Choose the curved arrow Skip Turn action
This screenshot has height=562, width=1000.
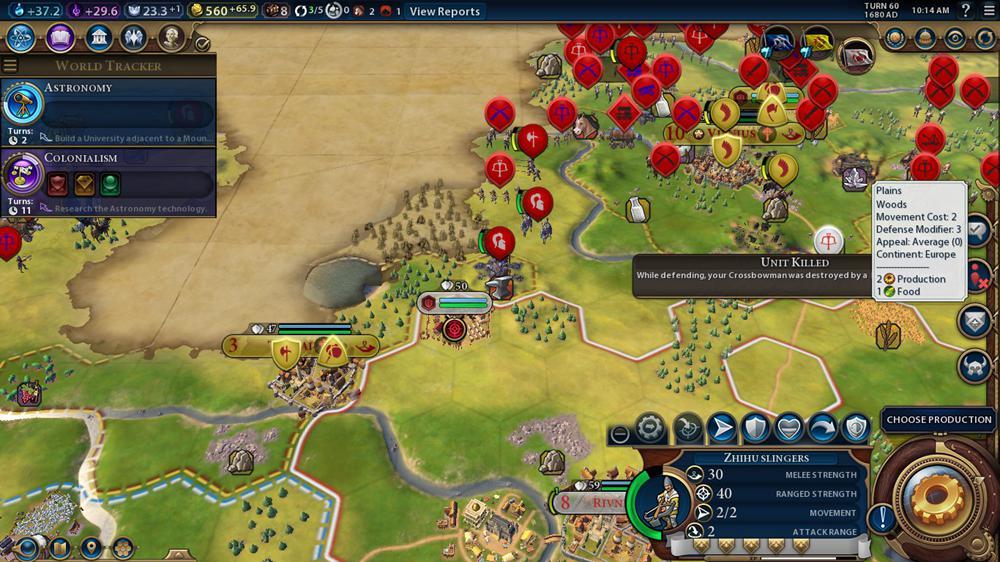823,428
